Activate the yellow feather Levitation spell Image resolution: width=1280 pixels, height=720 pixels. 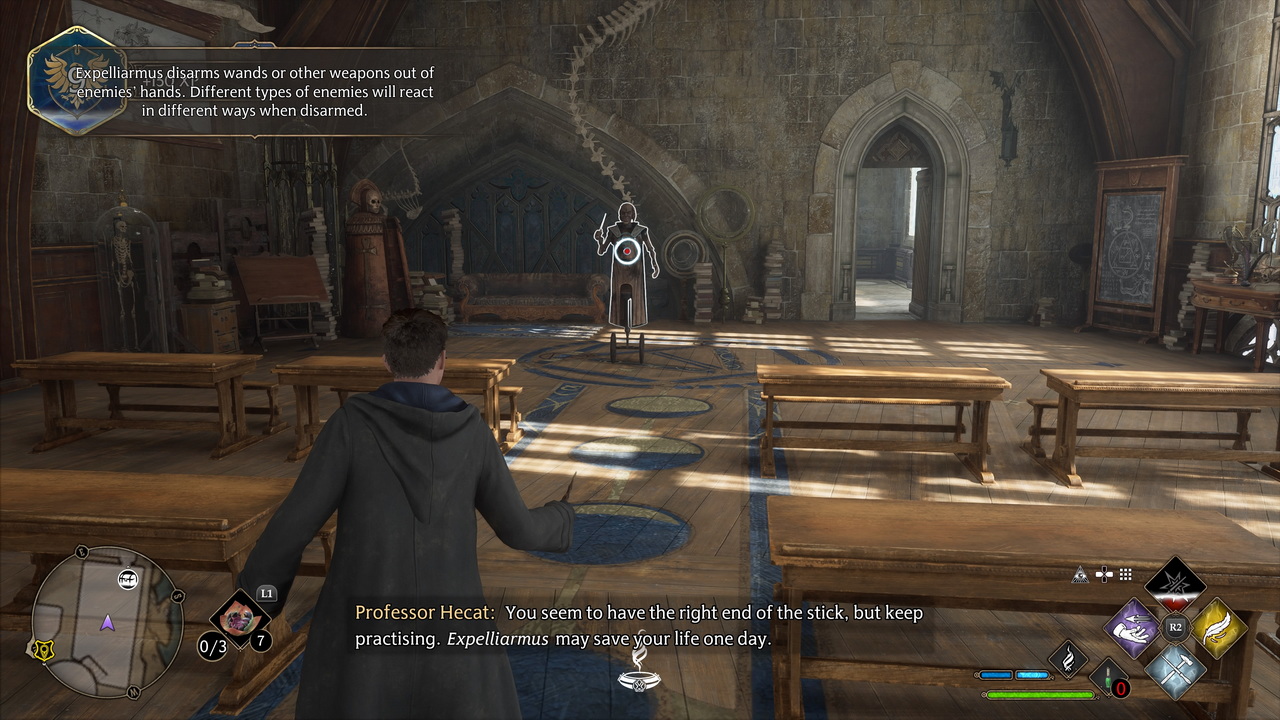[1218, 628]
